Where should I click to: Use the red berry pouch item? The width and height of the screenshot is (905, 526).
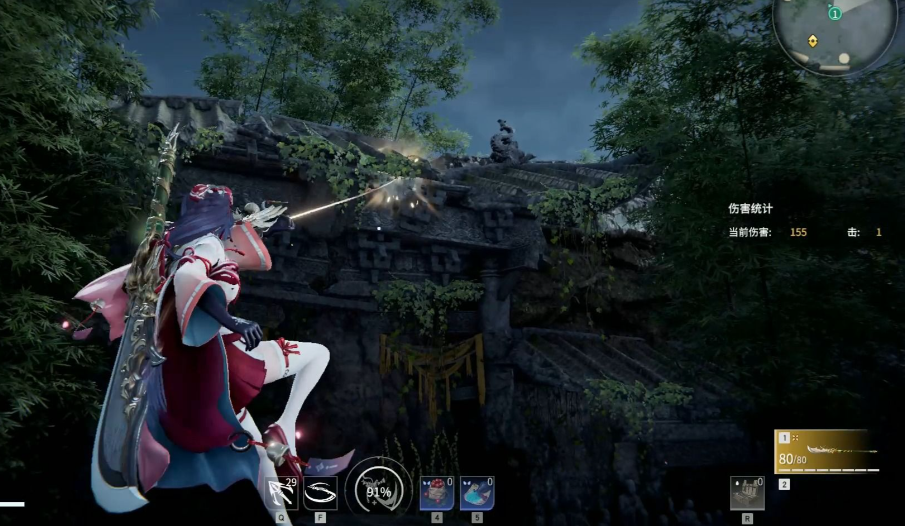[437, 493]
